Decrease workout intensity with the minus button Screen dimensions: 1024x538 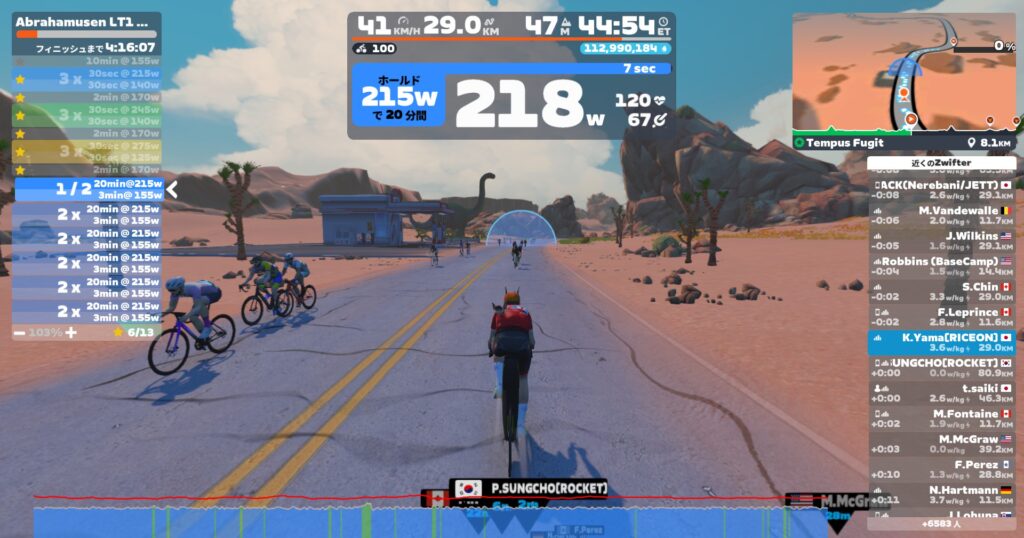coord(20,331)
